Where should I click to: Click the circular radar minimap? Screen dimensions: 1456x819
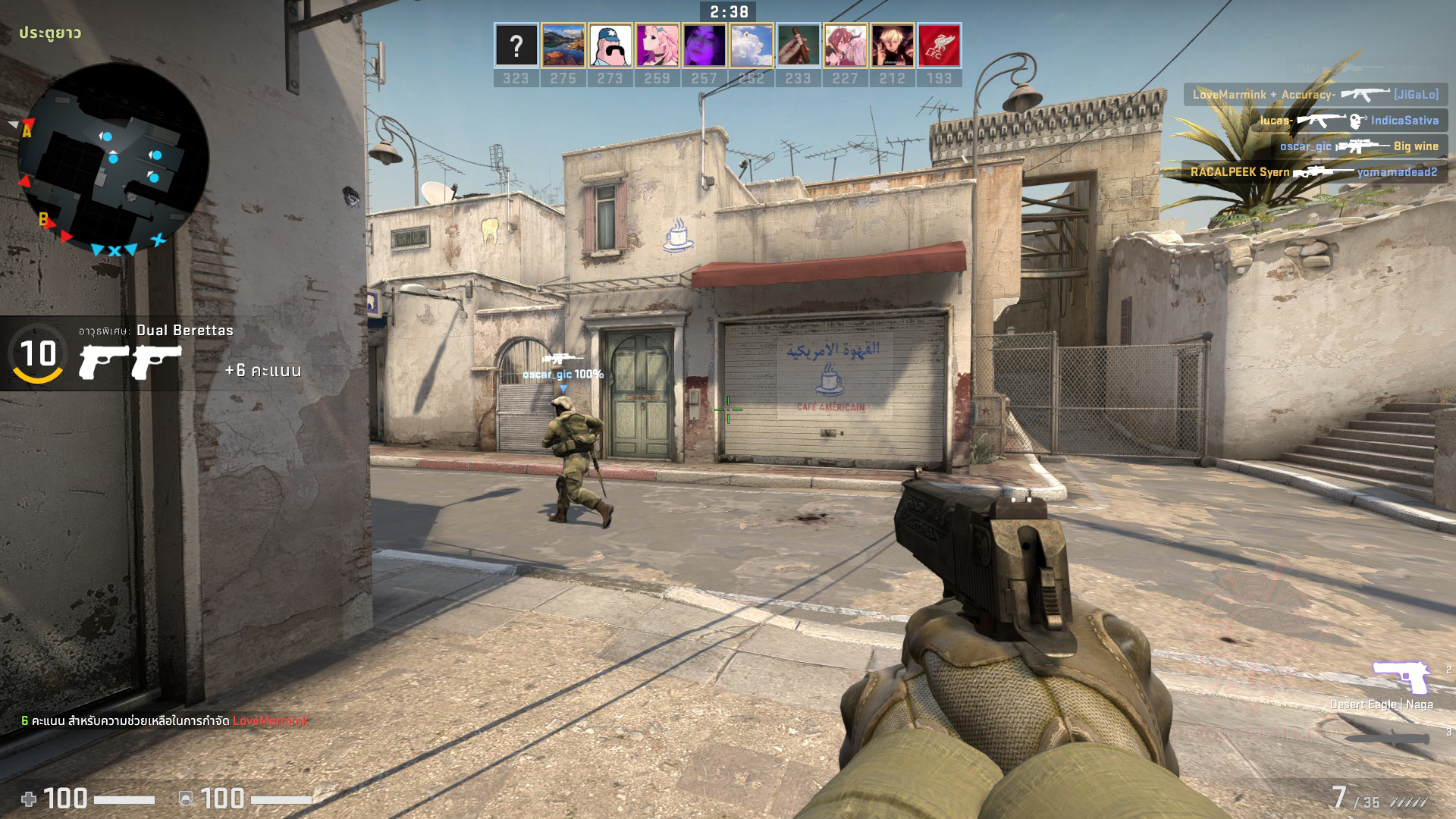113,158
